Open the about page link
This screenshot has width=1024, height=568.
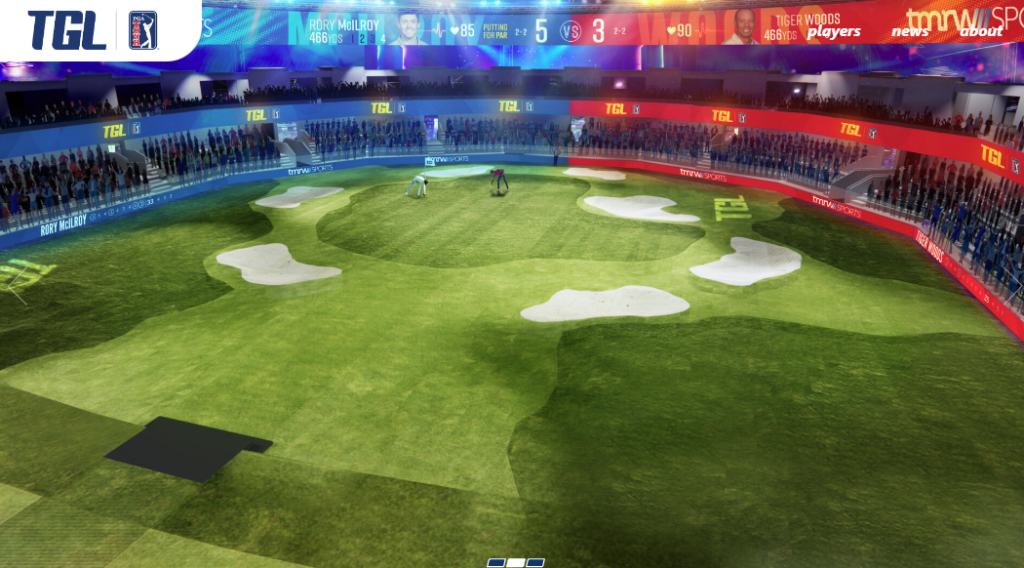click(981, 32)
